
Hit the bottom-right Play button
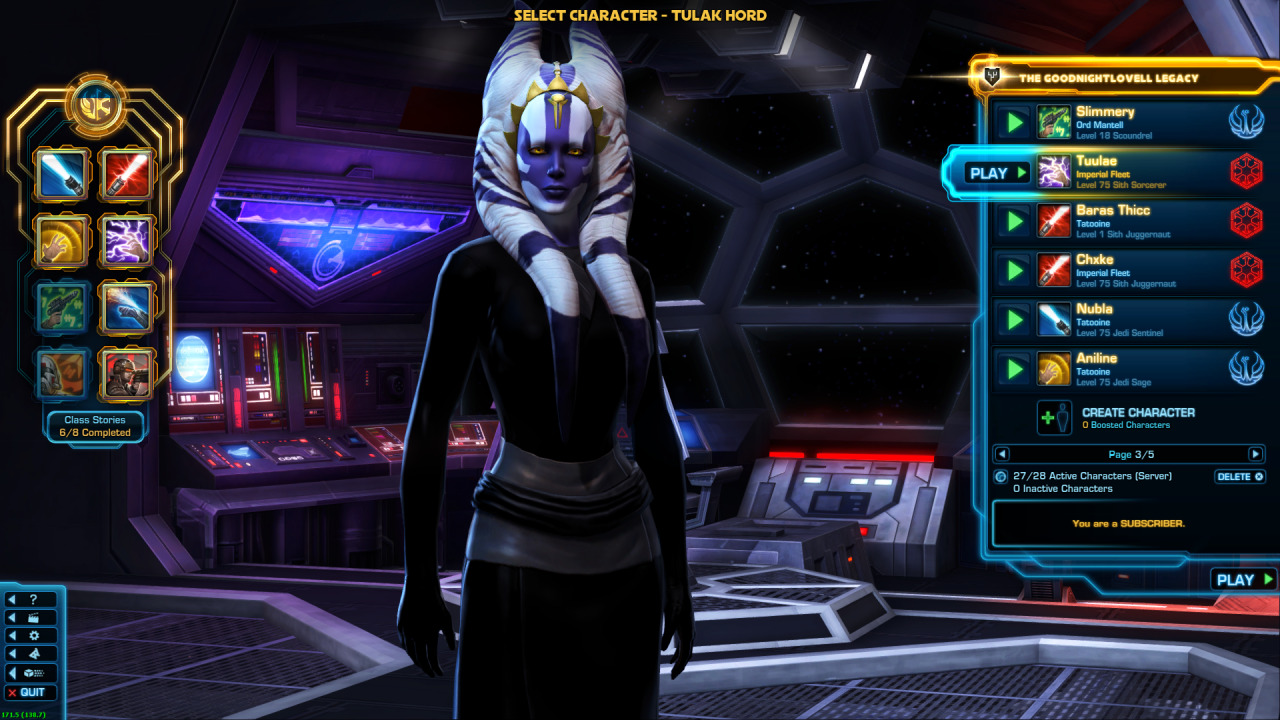tap(1243, 580)
